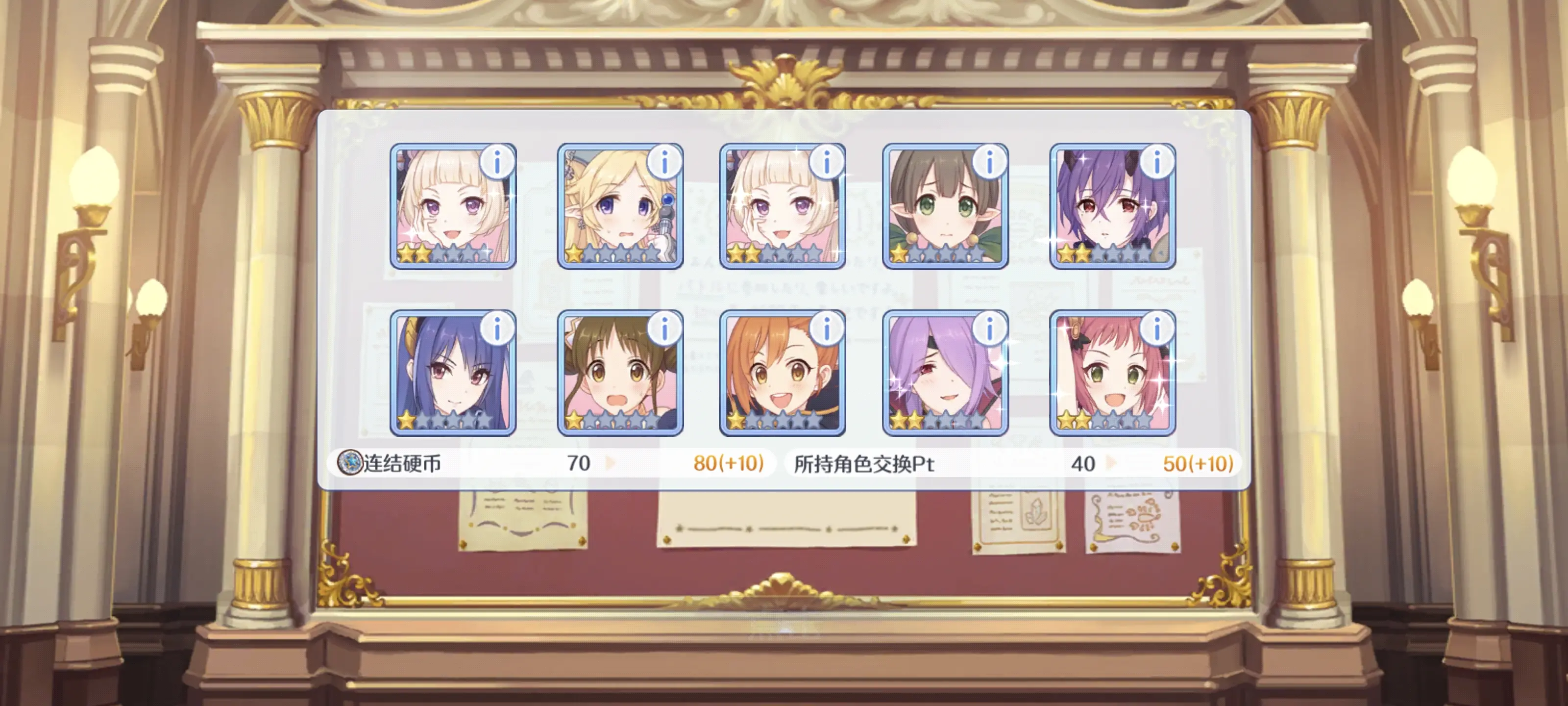This screenshot has width=1568, height=706.
Task: Open the info button on the brown twin-bun girl
Action: pyautogui.click(x=664, y=329)
